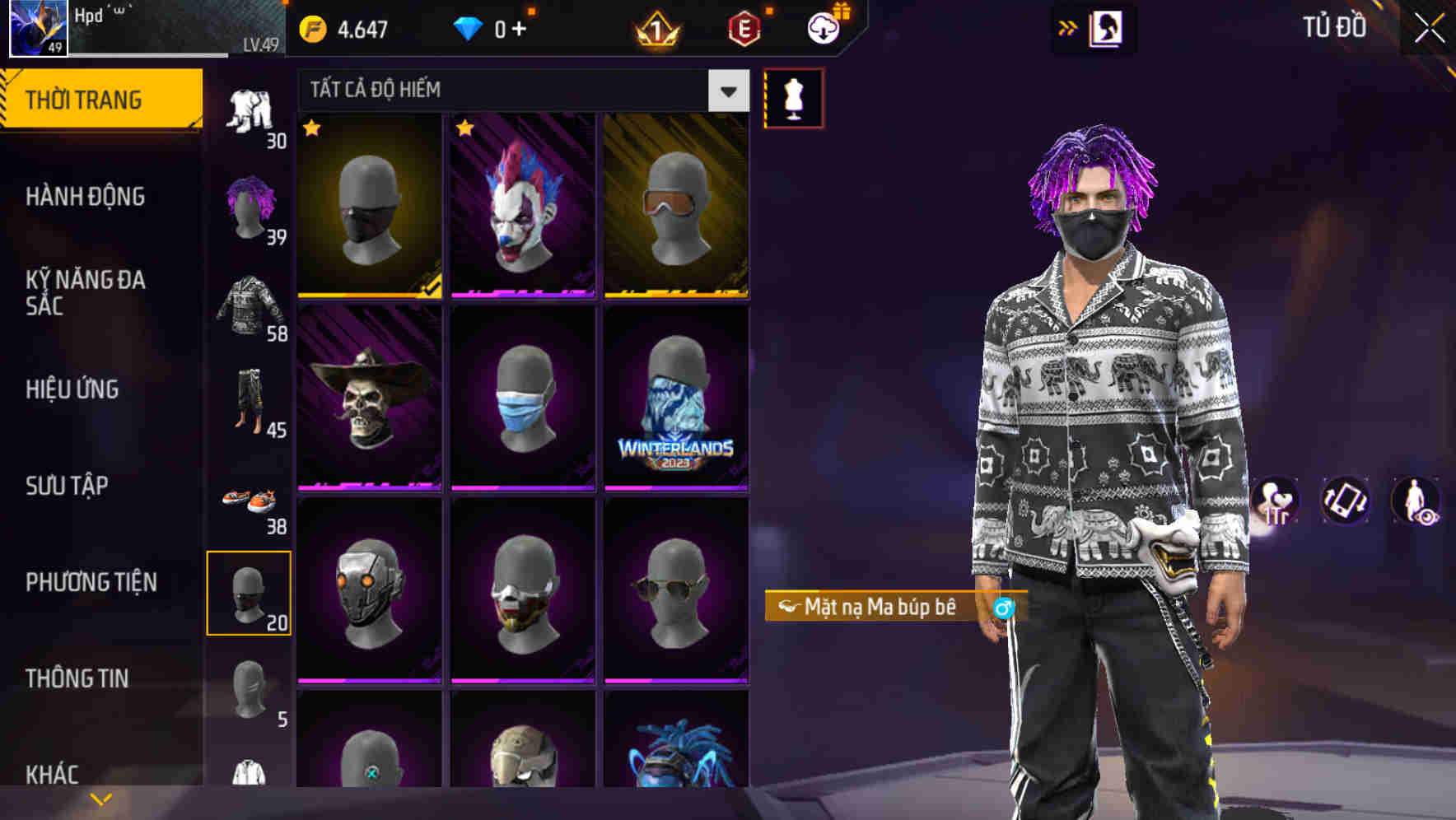Screen dimensions: 1456x820
Task: Click the diamond 0+ button to buy diamonds
Action: [x=494, y=26]
